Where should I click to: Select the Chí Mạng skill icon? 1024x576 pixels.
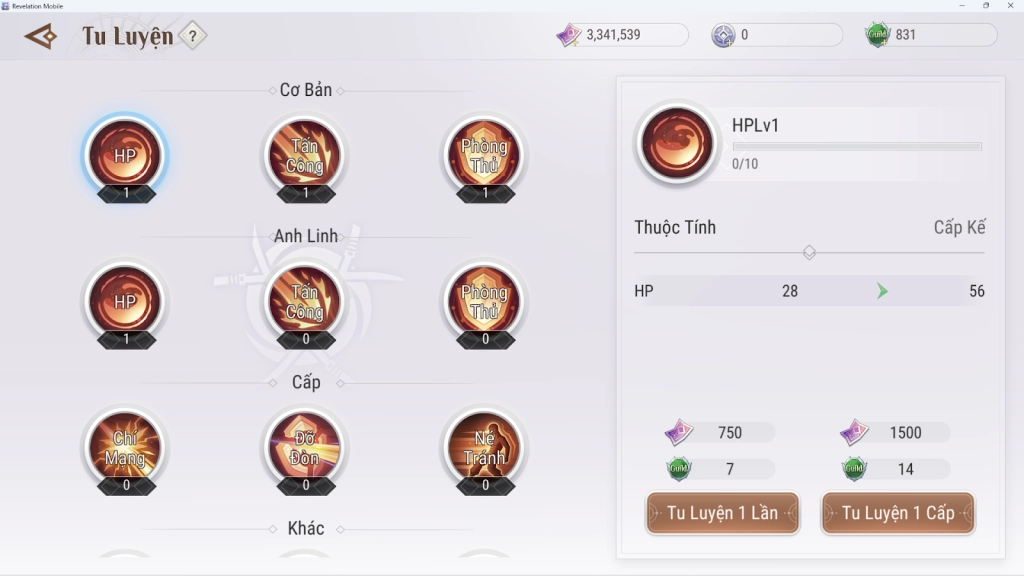click(125, 448)
